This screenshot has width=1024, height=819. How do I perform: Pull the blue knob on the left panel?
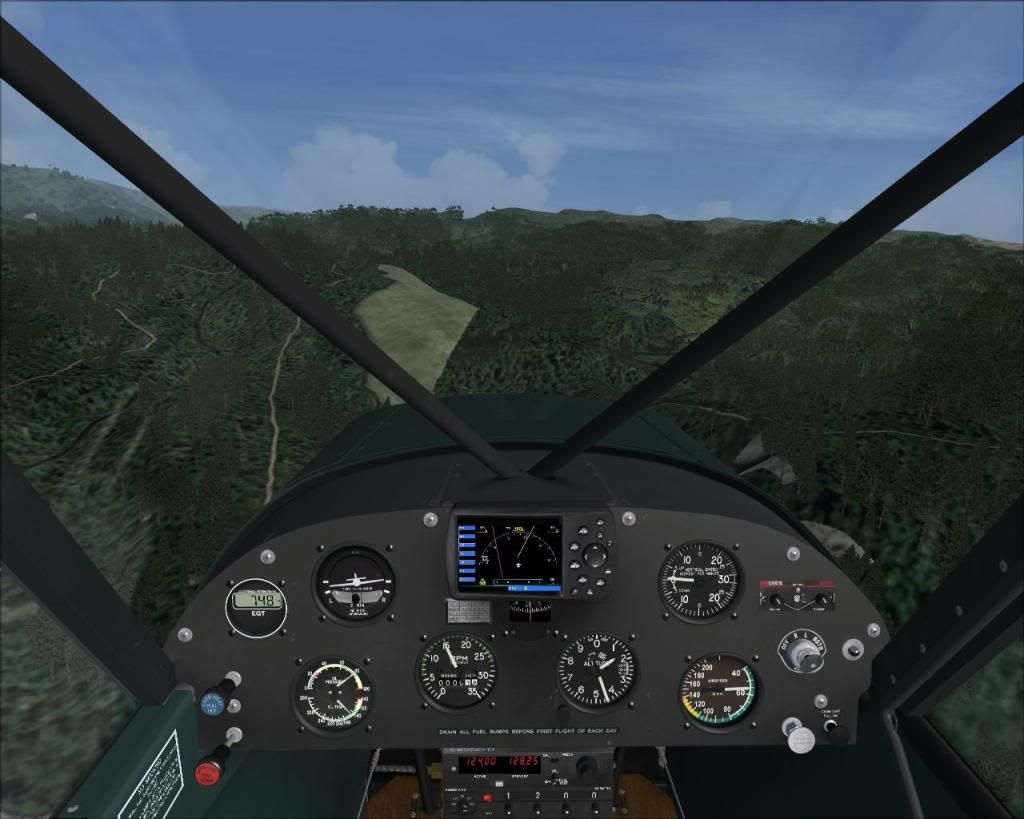point(212,703)
